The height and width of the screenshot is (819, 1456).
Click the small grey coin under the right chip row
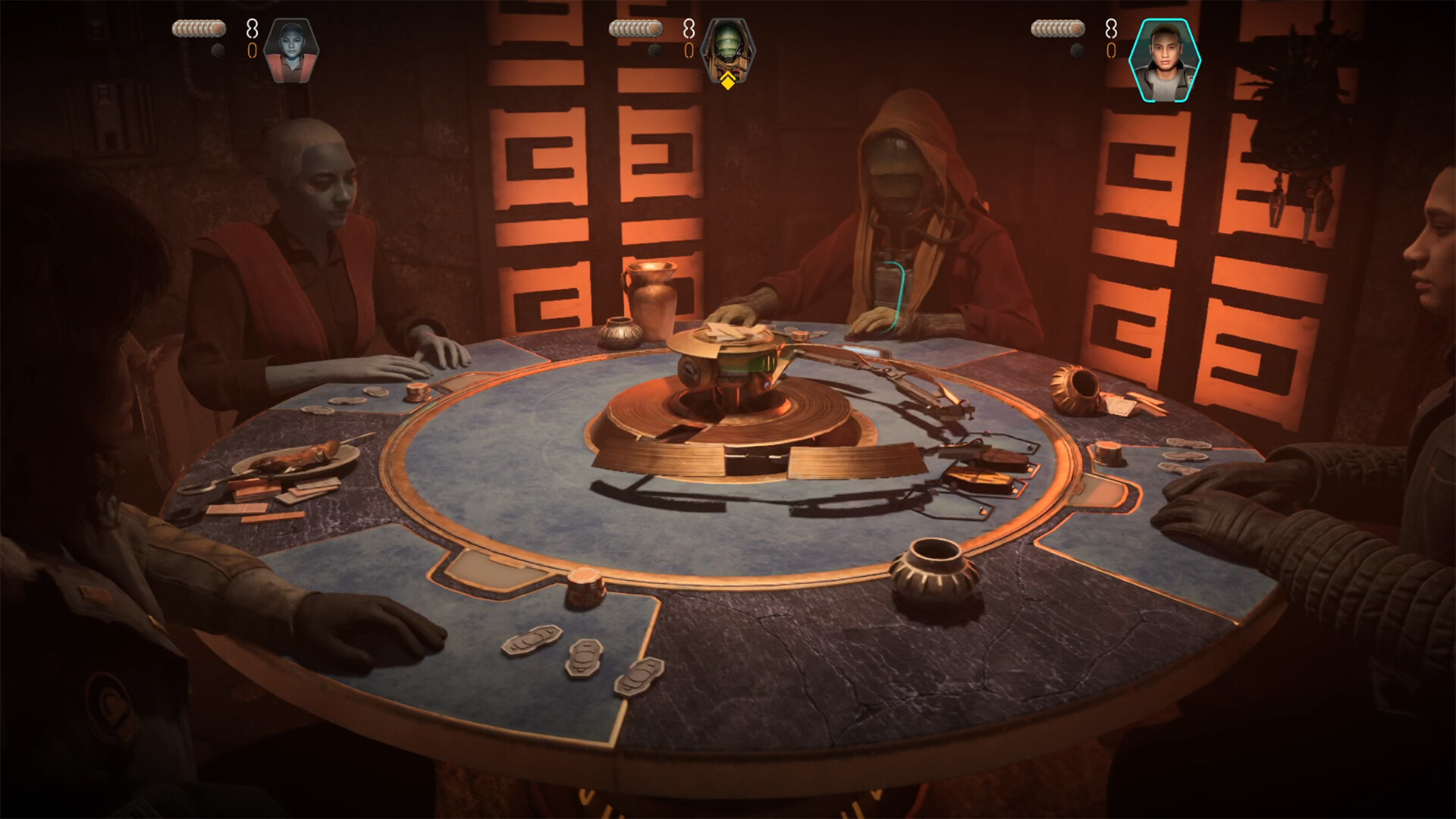1076,50
